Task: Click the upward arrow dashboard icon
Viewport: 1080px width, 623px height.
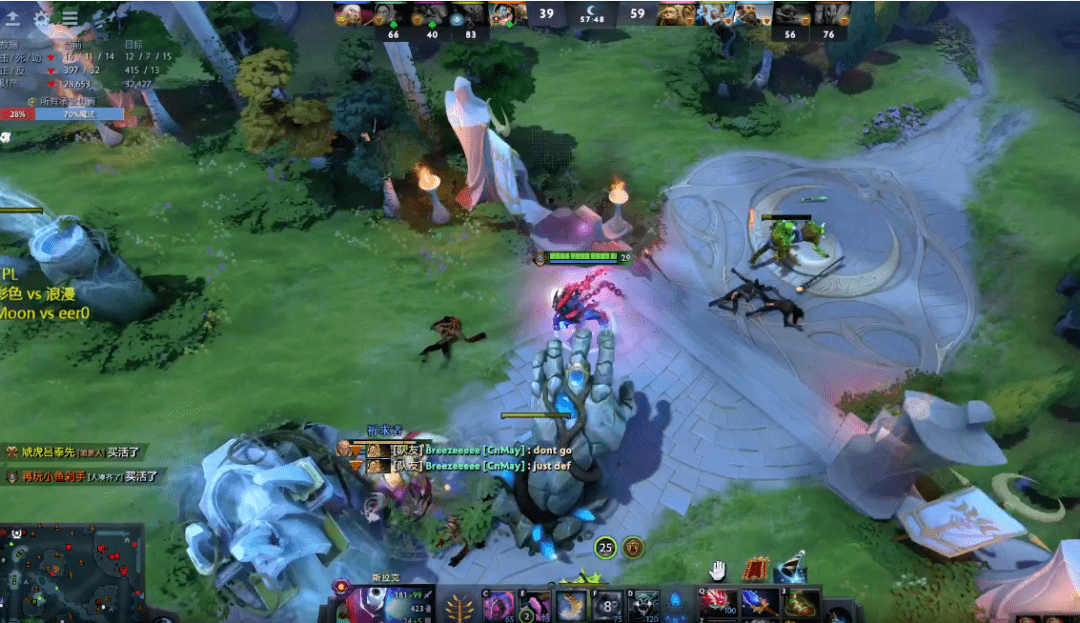Action: 14,17
